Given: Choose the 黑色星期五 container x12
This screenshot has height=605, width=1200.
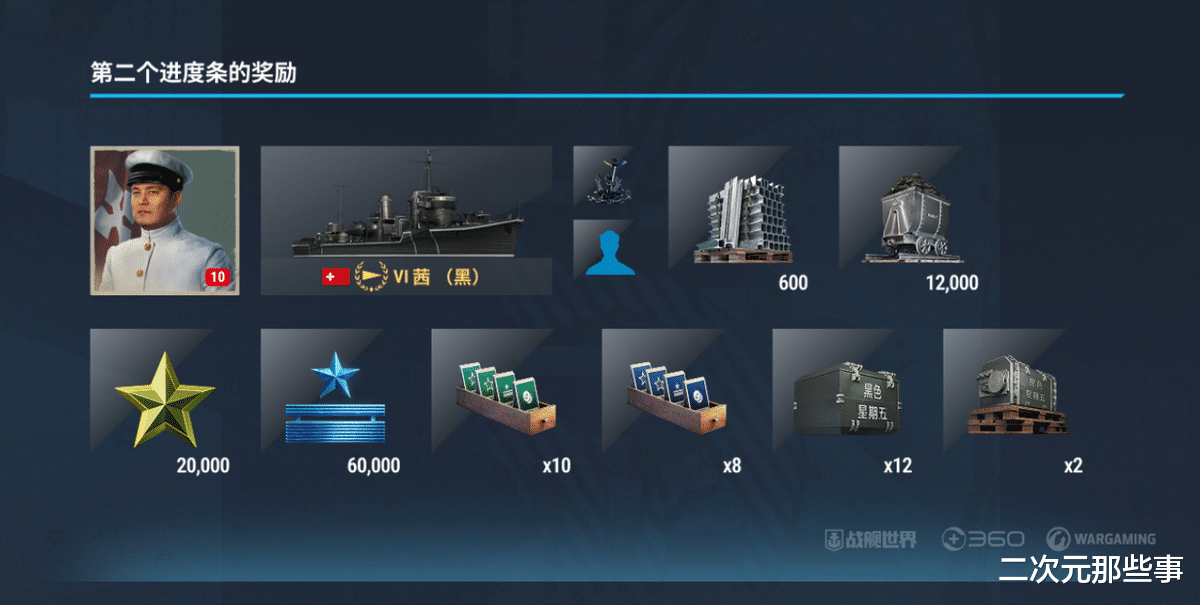Looking at the screenshot, I should [x=846, y=402].
